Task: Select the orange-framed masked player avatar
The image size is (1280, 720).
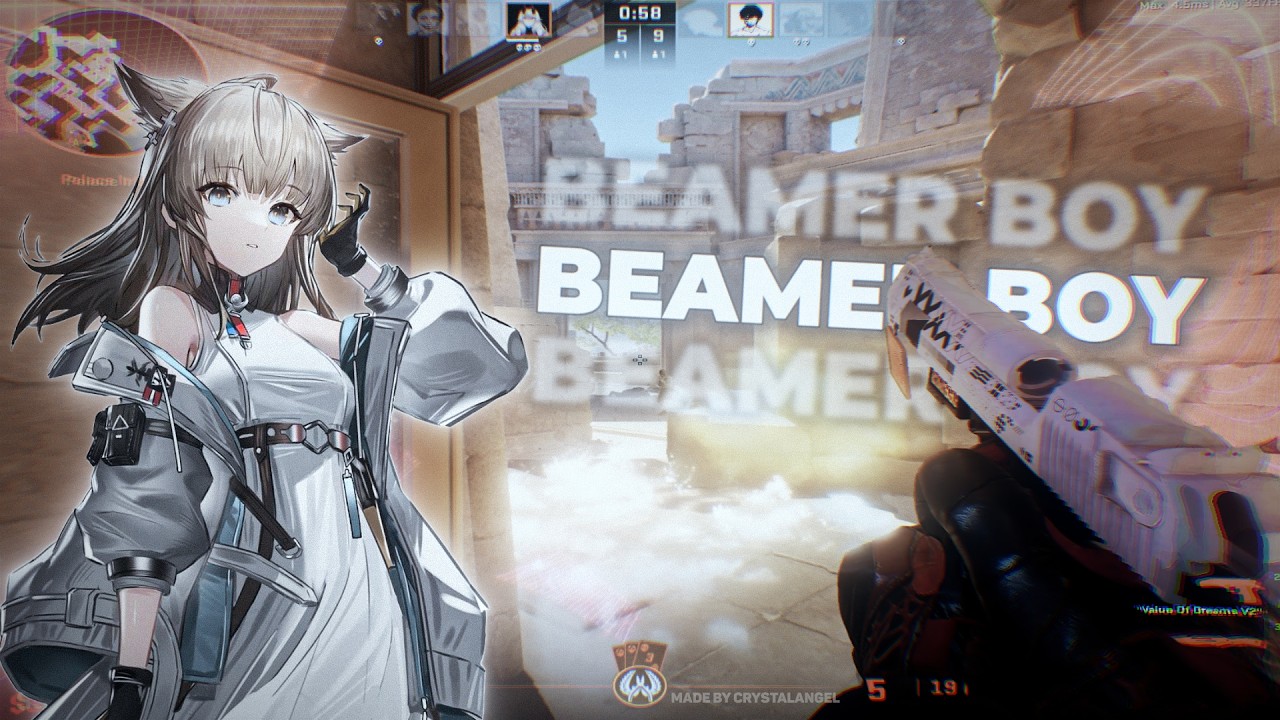Action: 529,19
